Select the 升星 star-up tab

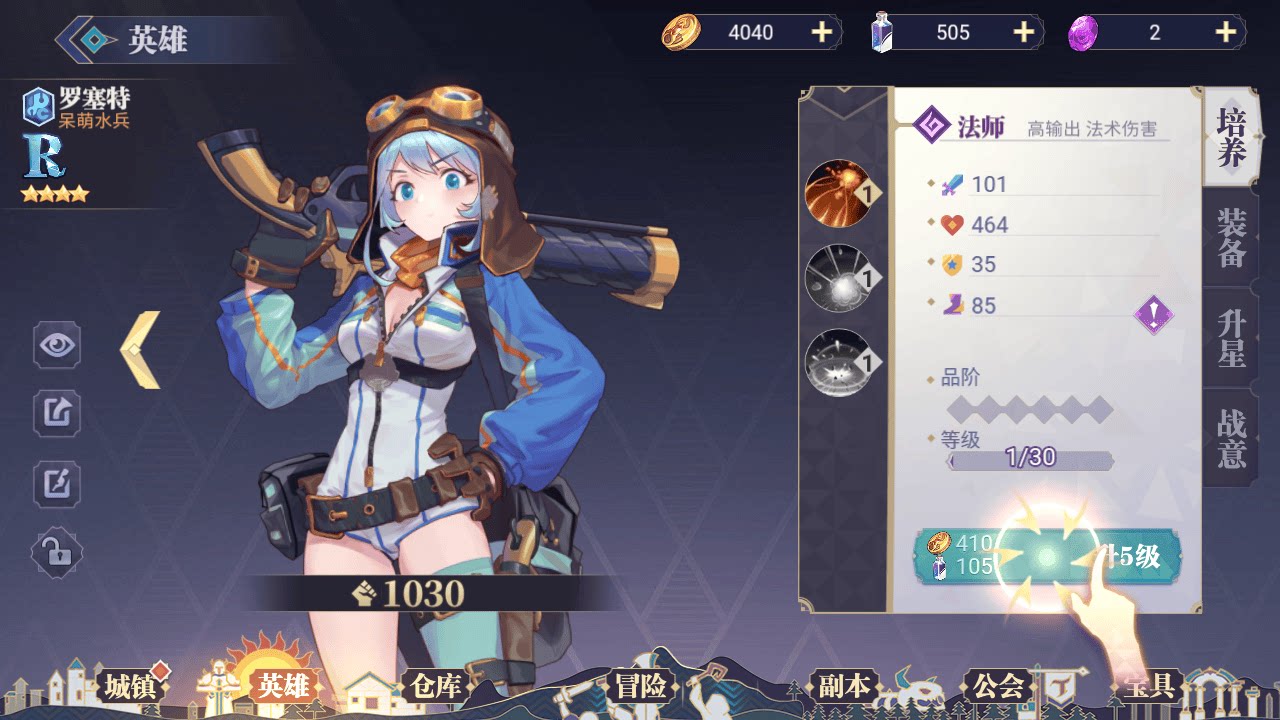pos(1231,338)
